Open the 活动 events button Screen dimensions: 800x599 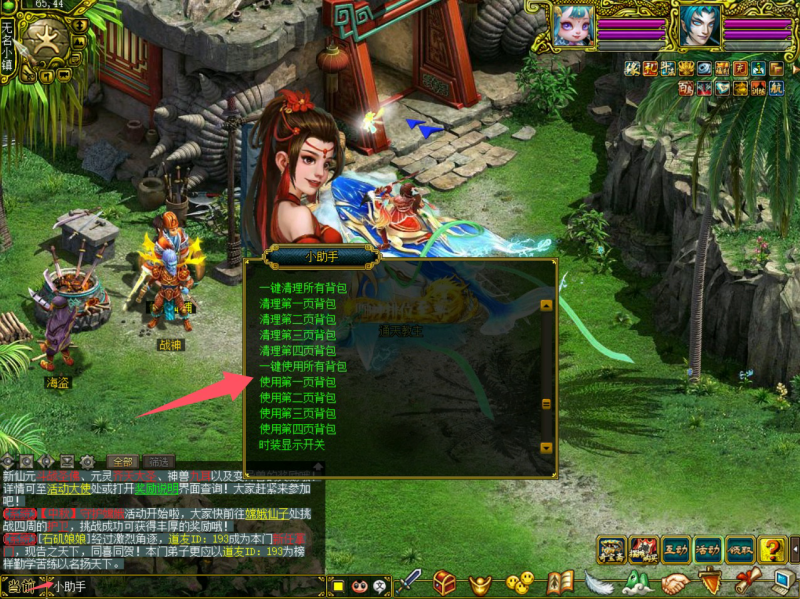click(x=708, y=549)
